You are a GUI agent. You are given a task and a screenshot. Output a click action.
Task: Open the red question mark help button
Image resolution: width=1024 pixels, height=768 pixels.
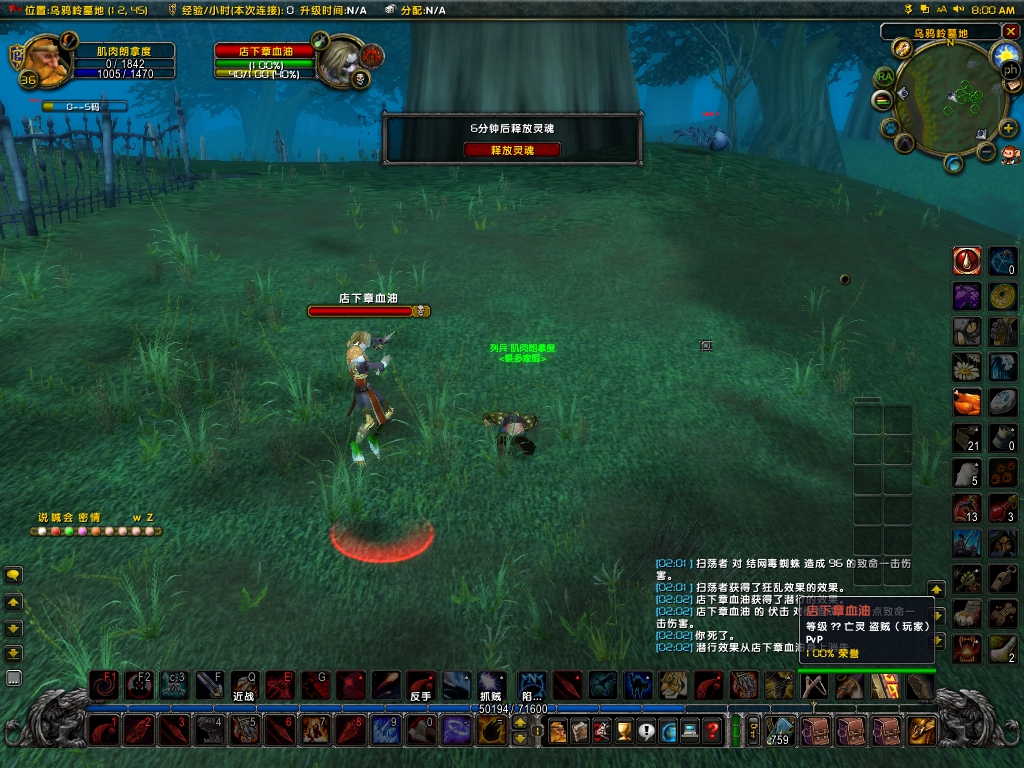711,731
